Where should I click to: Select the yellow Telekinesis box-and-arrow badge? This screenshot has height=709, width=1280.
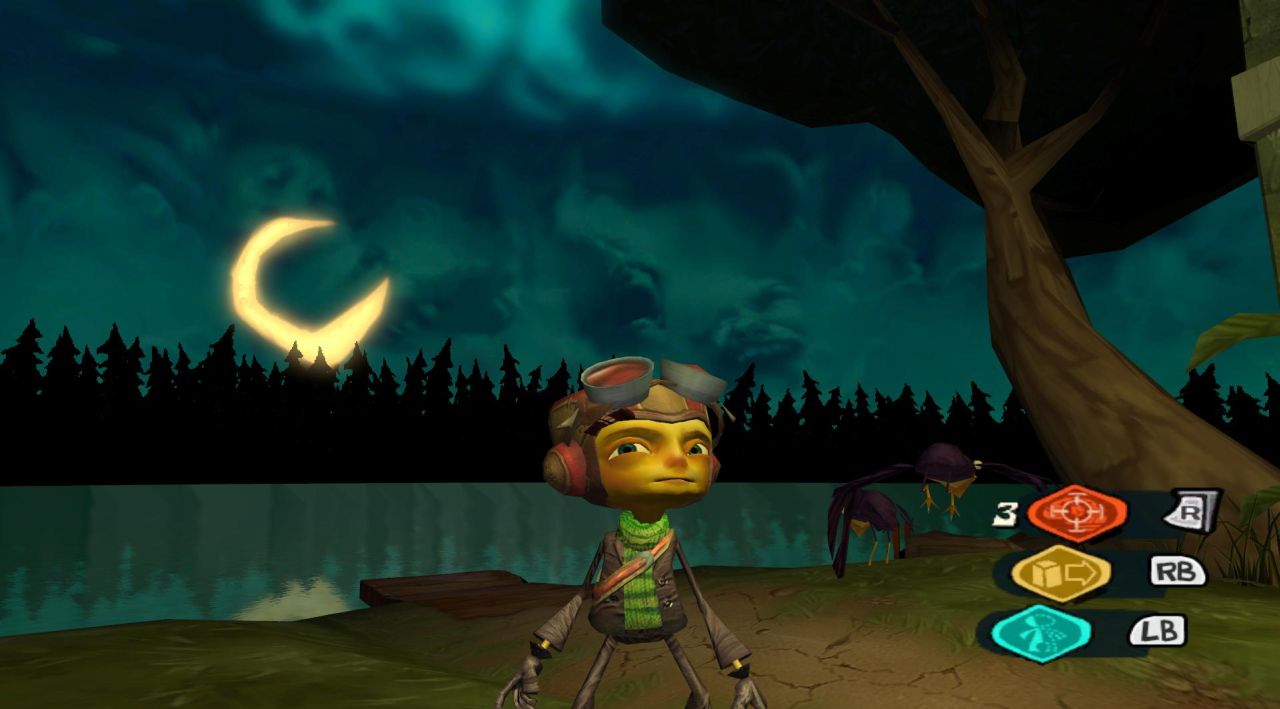[x=1060, y=573]
